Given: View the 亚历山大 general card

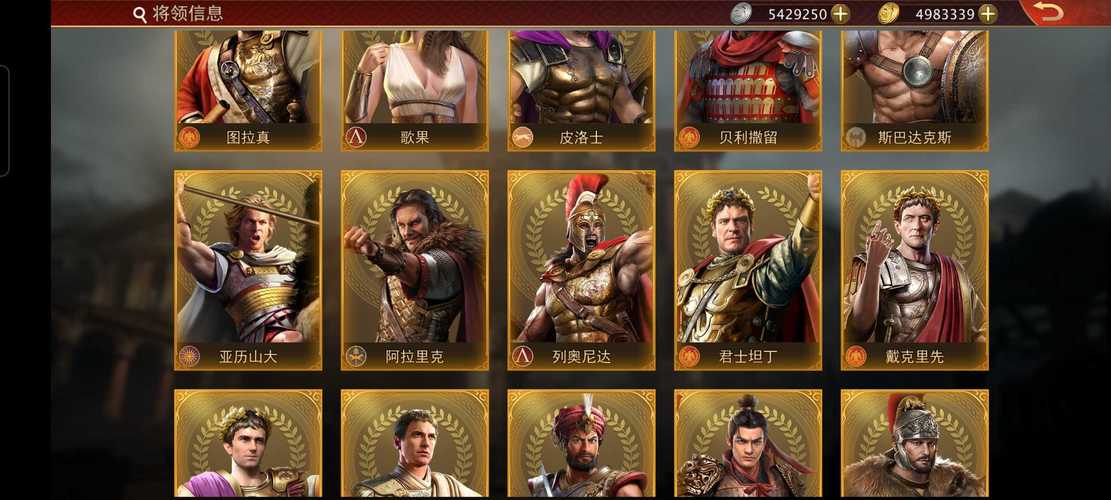Looking at the screenshot, I should [248, 270].
